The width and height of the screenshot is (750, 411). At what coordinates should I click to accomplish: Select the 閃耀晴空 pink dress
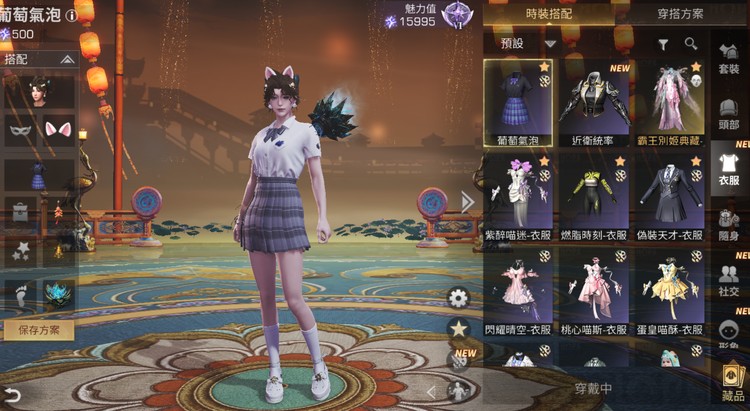[517, 292]
